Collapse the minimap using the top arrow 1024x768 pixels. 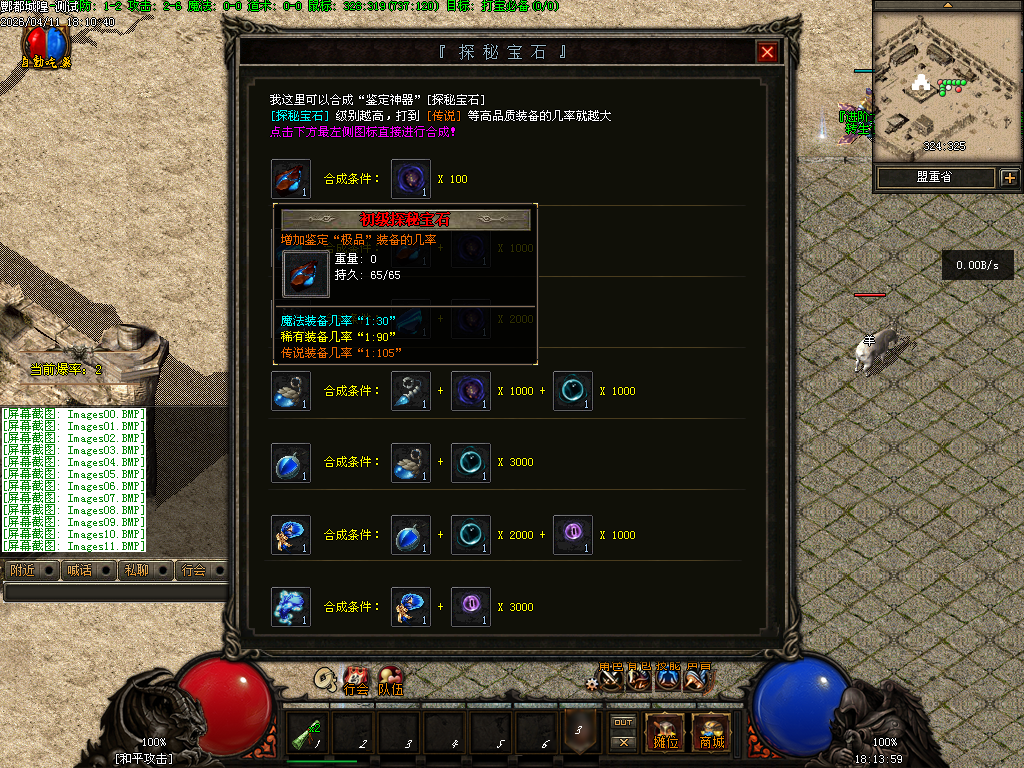pos(947,5)
